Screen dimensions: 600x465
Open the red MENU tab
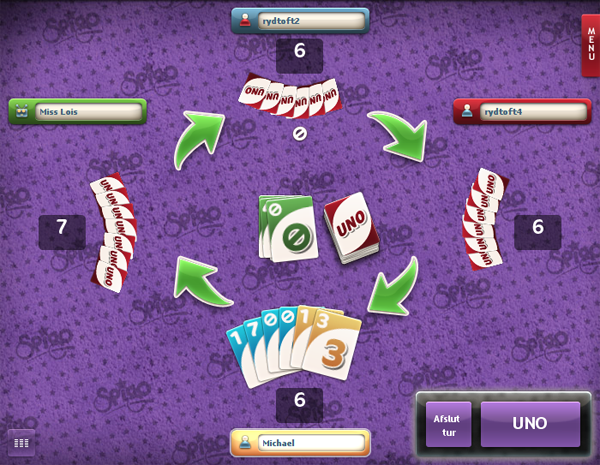pyautogui.click(x=590, y=44)
